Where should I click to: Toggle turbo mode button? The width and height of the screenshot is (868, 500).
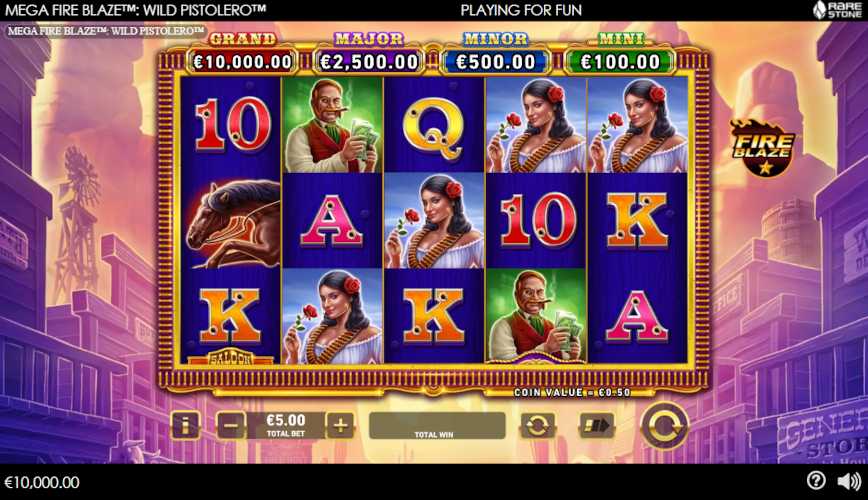coord(596,426)
